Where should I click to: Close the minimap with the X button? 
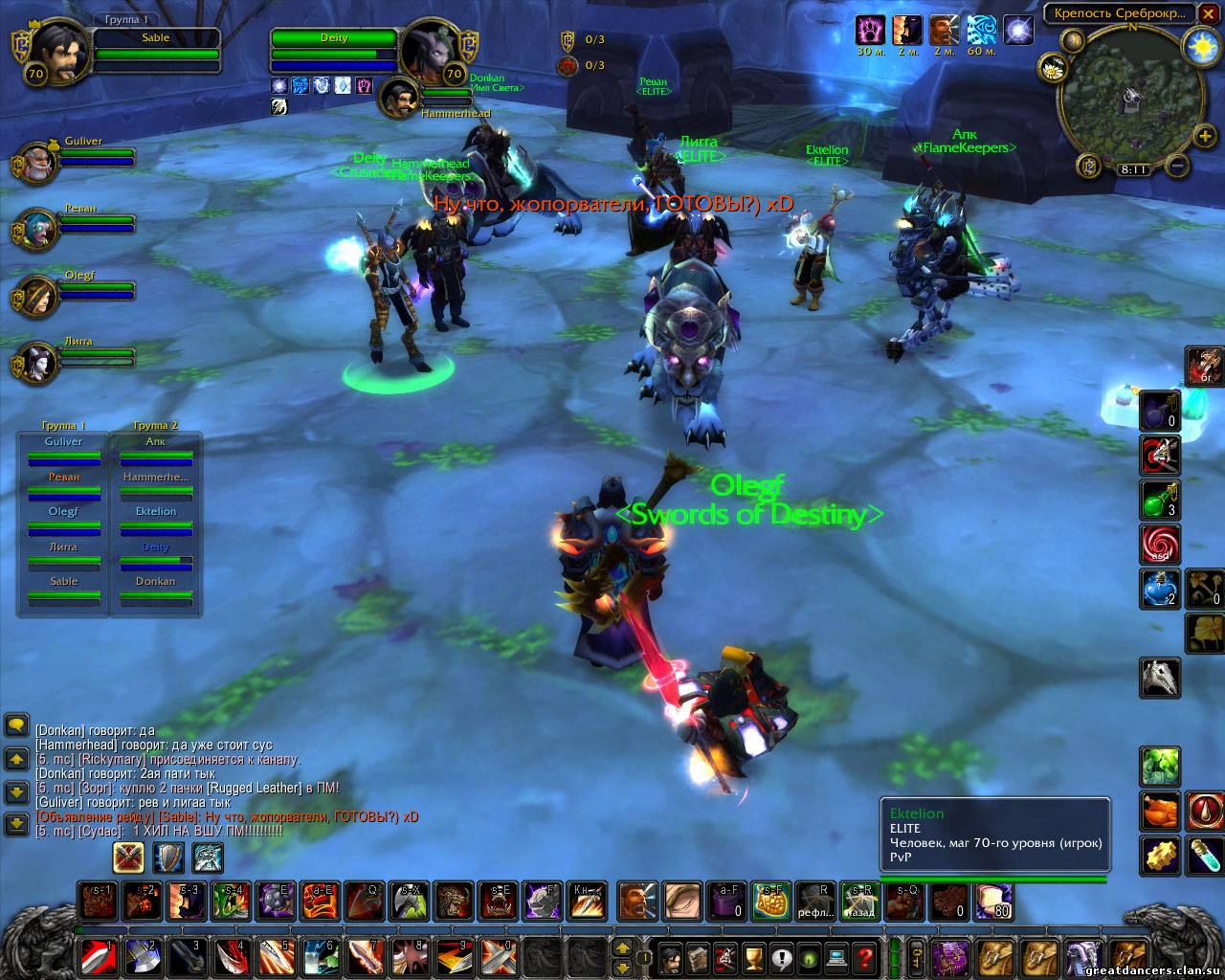[x=1208, y=12]
